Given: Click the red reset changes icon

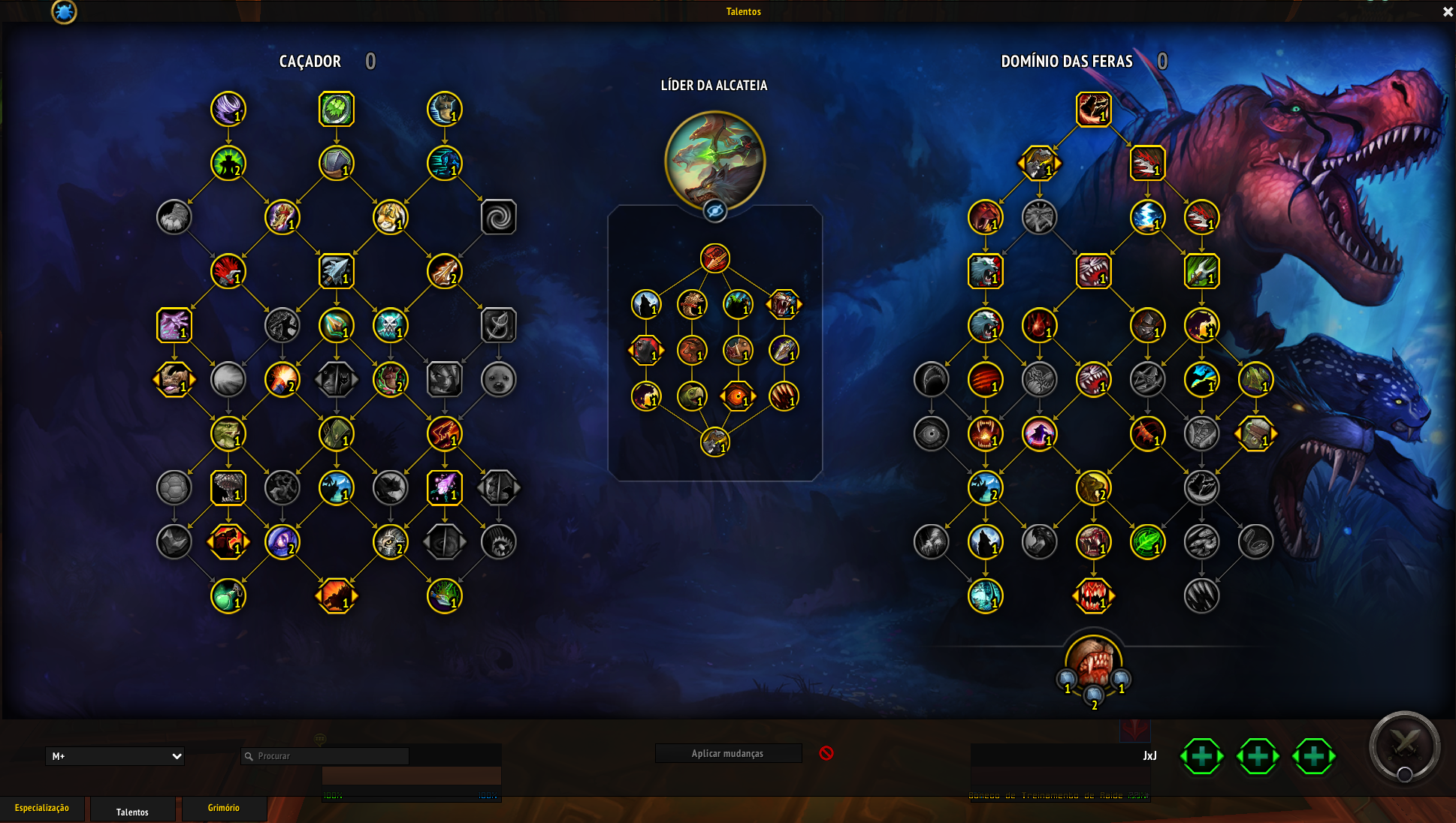Looking at the screenshot, I should [x=826, y=753].
